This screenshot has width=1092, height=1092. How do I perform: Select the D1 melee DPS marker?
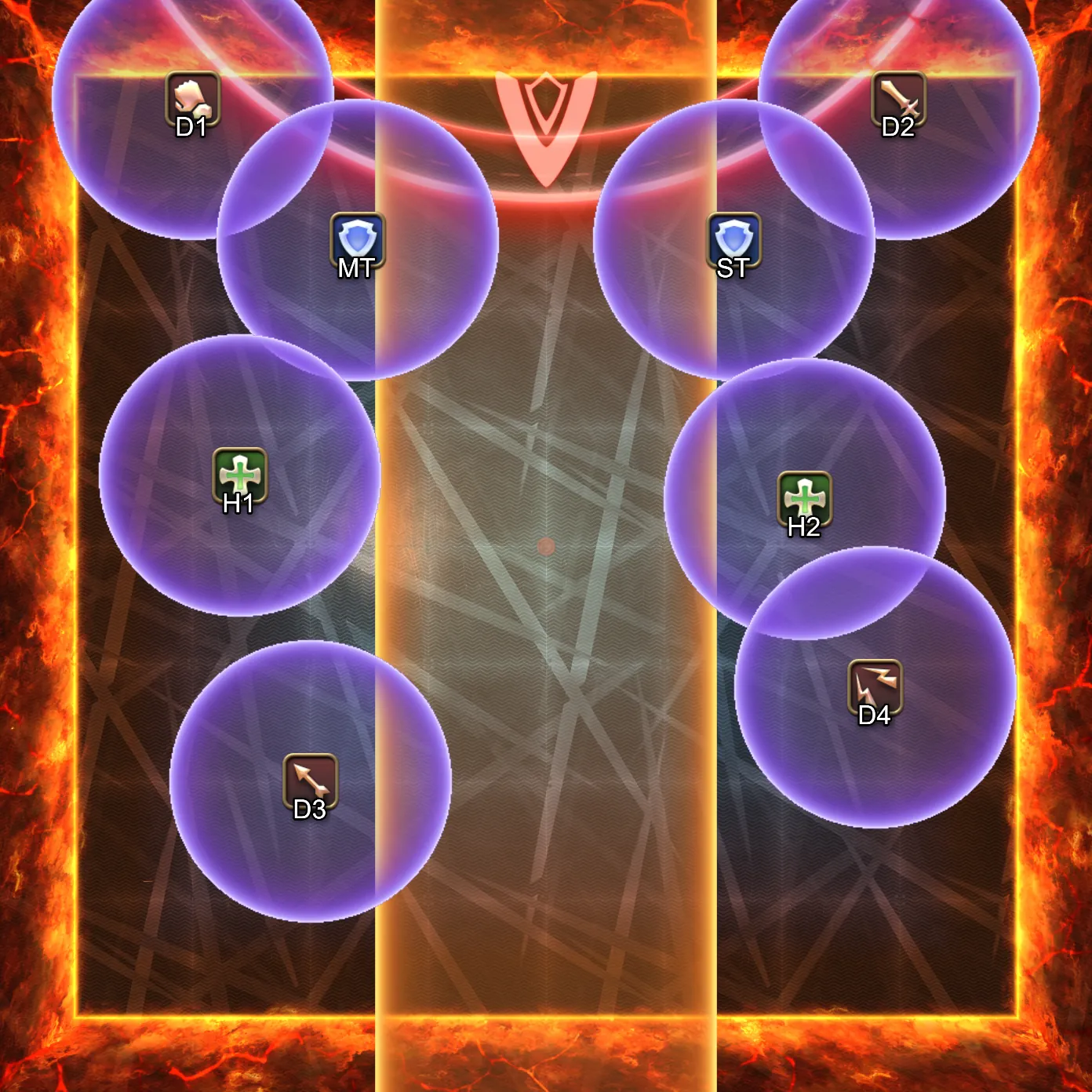(192, 99)
